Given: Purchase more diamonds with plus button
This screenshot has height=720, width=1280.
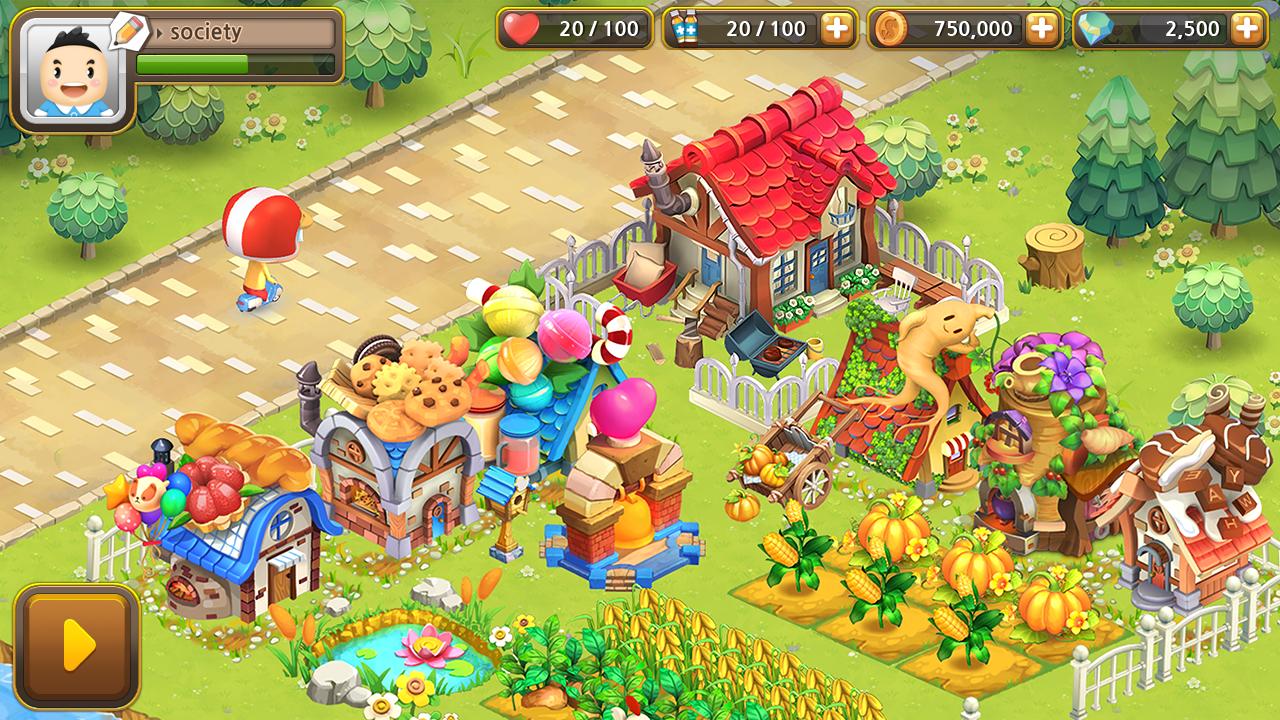Looking at the screenshot, I should click(1246, 29).
